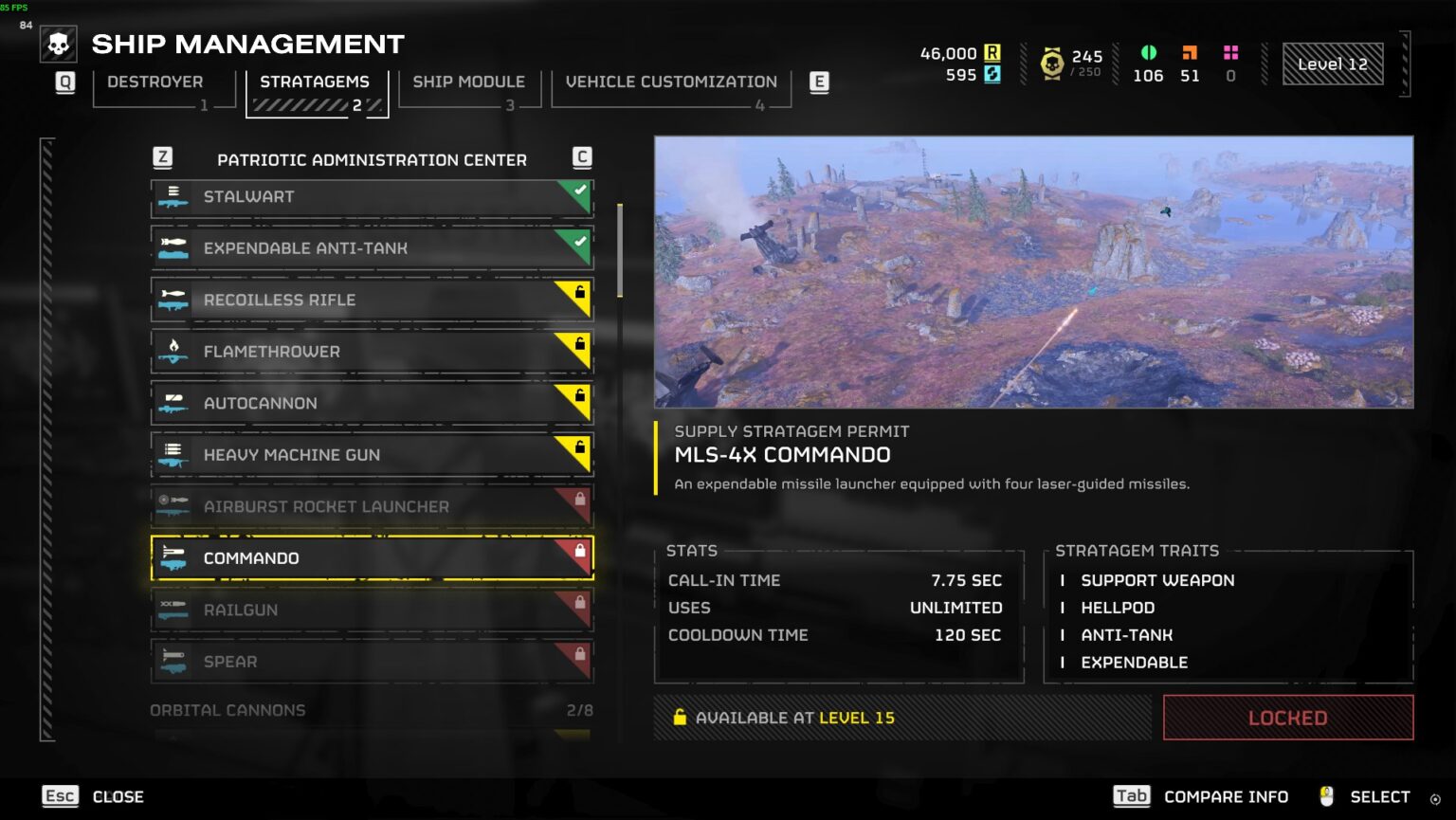Image resolution: width=1456 pixels, height=820 pixels.
Task: Click the Airburst Rocket Launcher entry
Action: coord(372,507)
